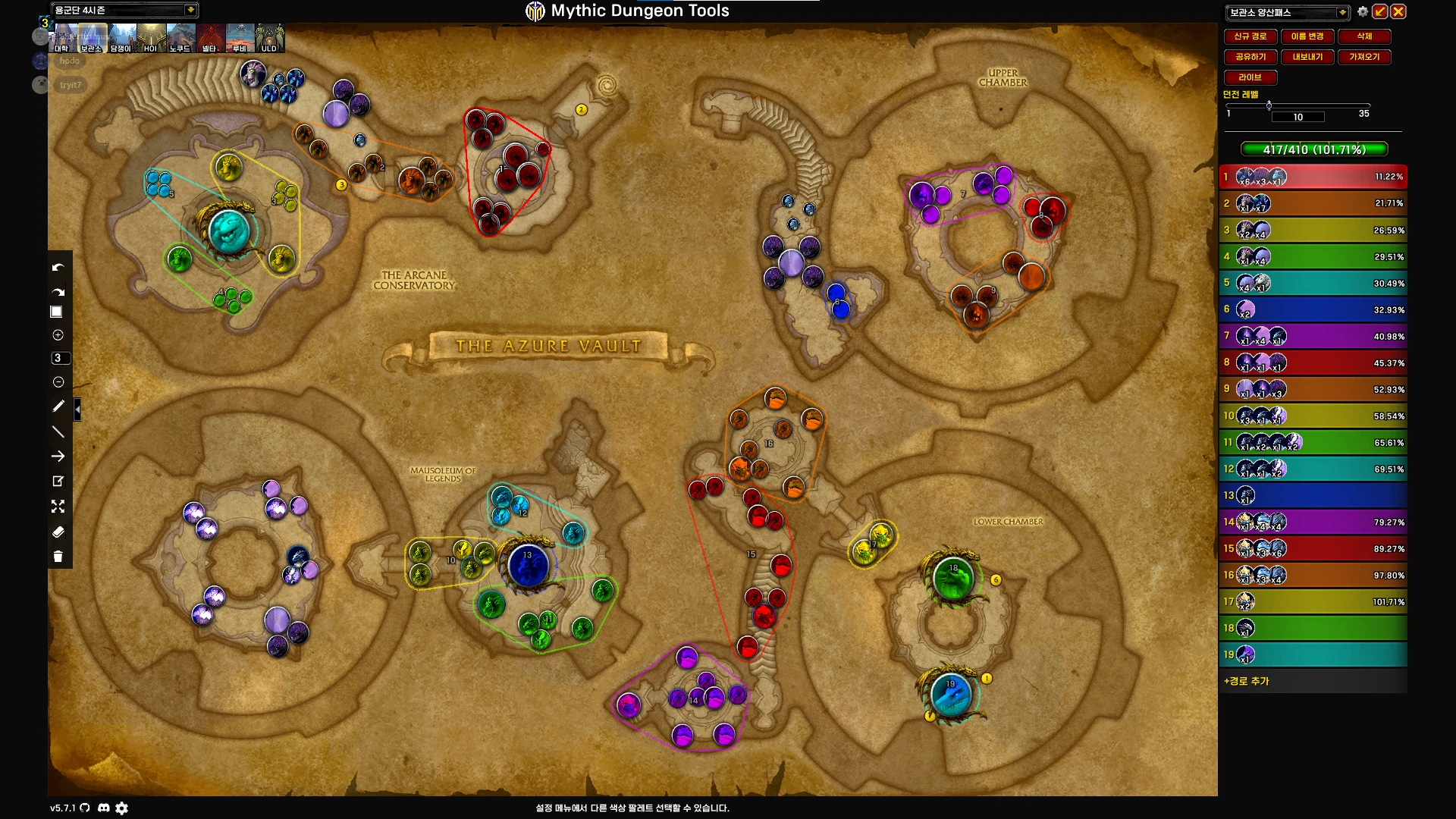The height and width of the screenshot is (819, 1456).
Task: Start a 라이브 live session
Action: click(x=1250, y=77)
